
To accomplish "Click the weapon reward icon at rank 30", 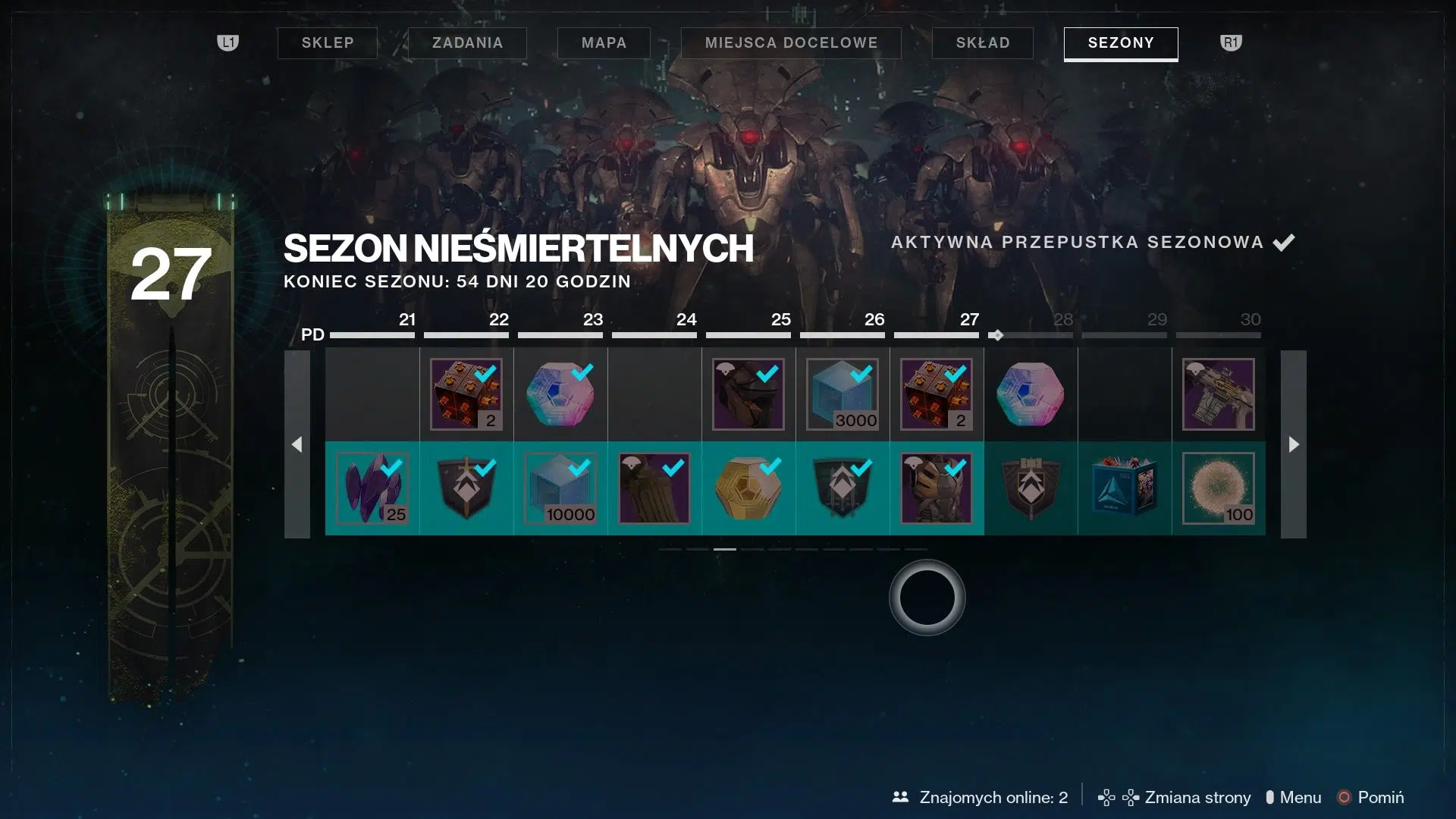I will (1219, 394).
